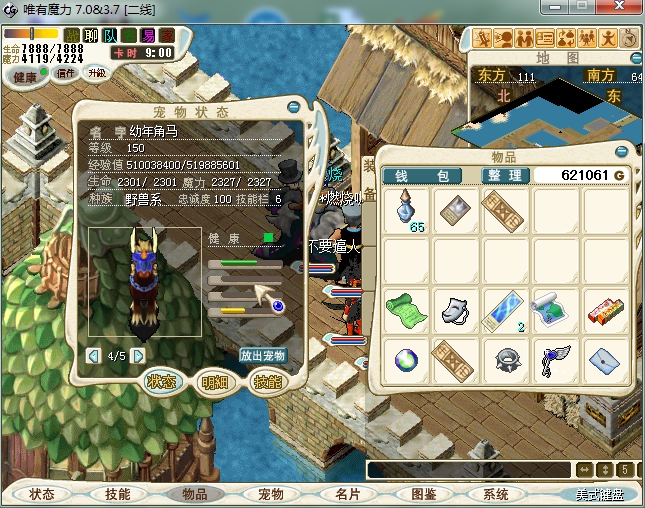Show the previous pet with left arrow
The width and height of the screenshot is (645, 508).
[x=93, y=355]
